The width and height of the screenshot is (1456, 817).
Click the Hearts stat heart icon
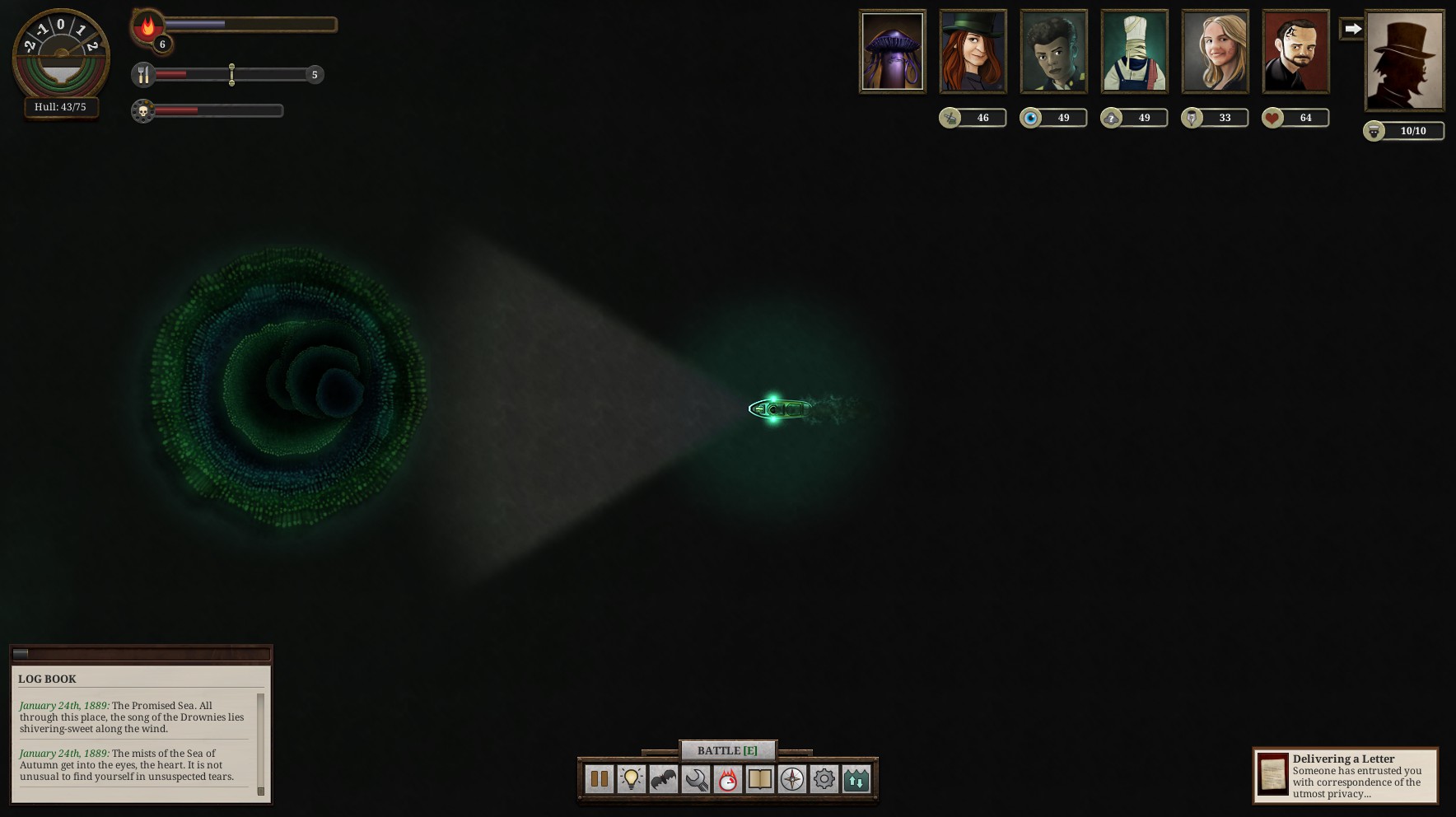[1272, 118]
